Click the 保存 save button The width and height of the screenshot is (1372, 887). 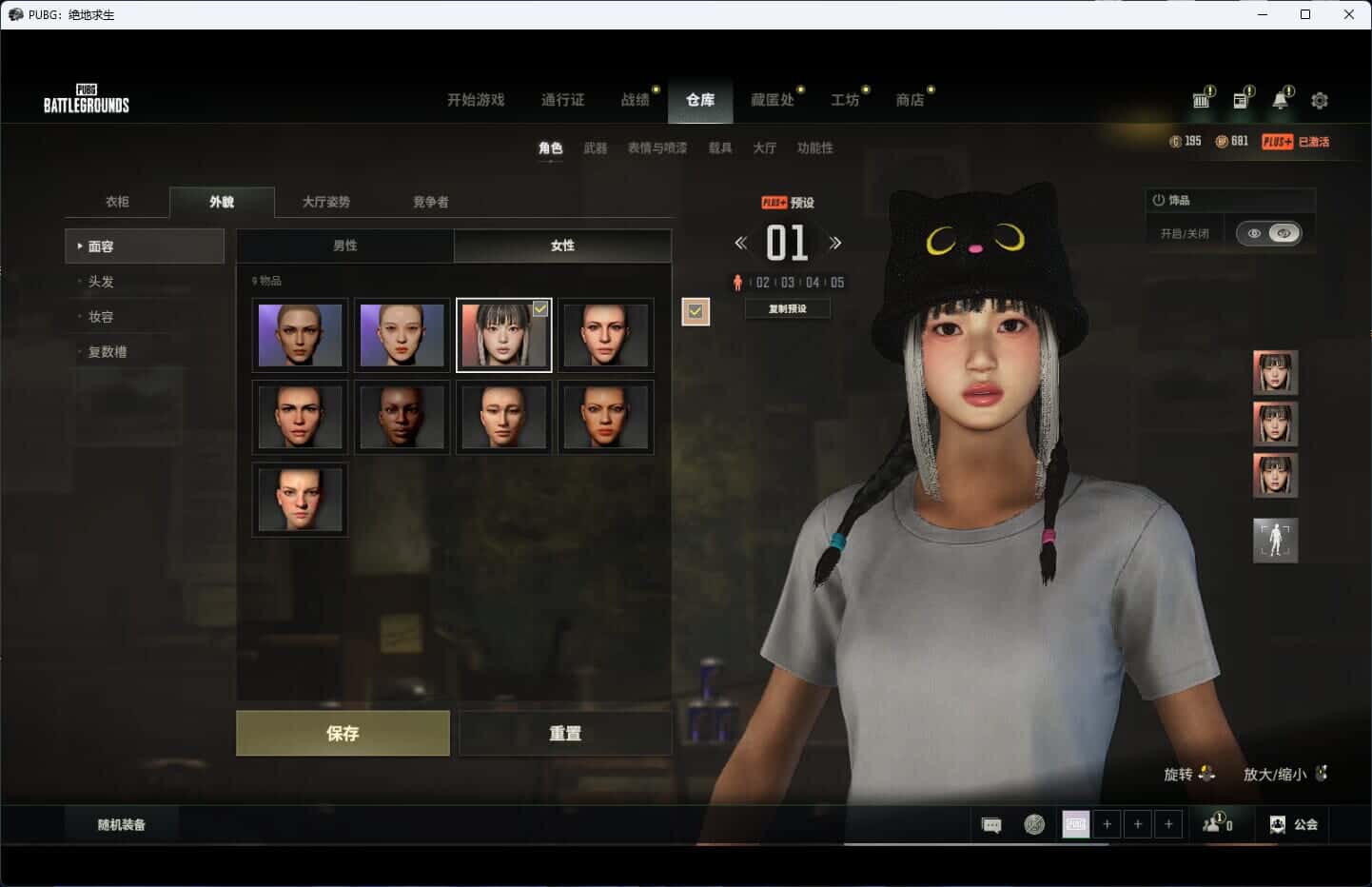(x=343, y=733)
